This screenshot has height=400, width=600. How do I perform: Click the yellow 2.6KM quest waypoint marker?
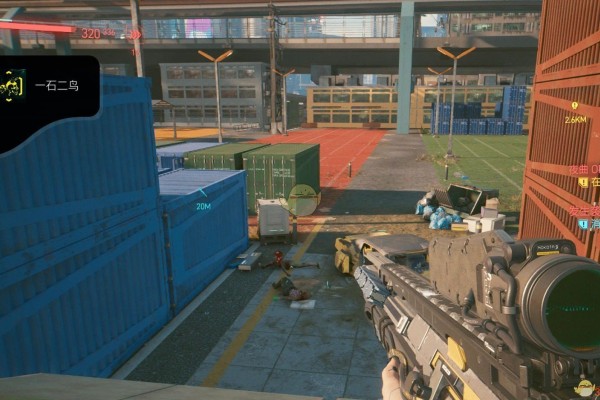[x=575, y=105]
